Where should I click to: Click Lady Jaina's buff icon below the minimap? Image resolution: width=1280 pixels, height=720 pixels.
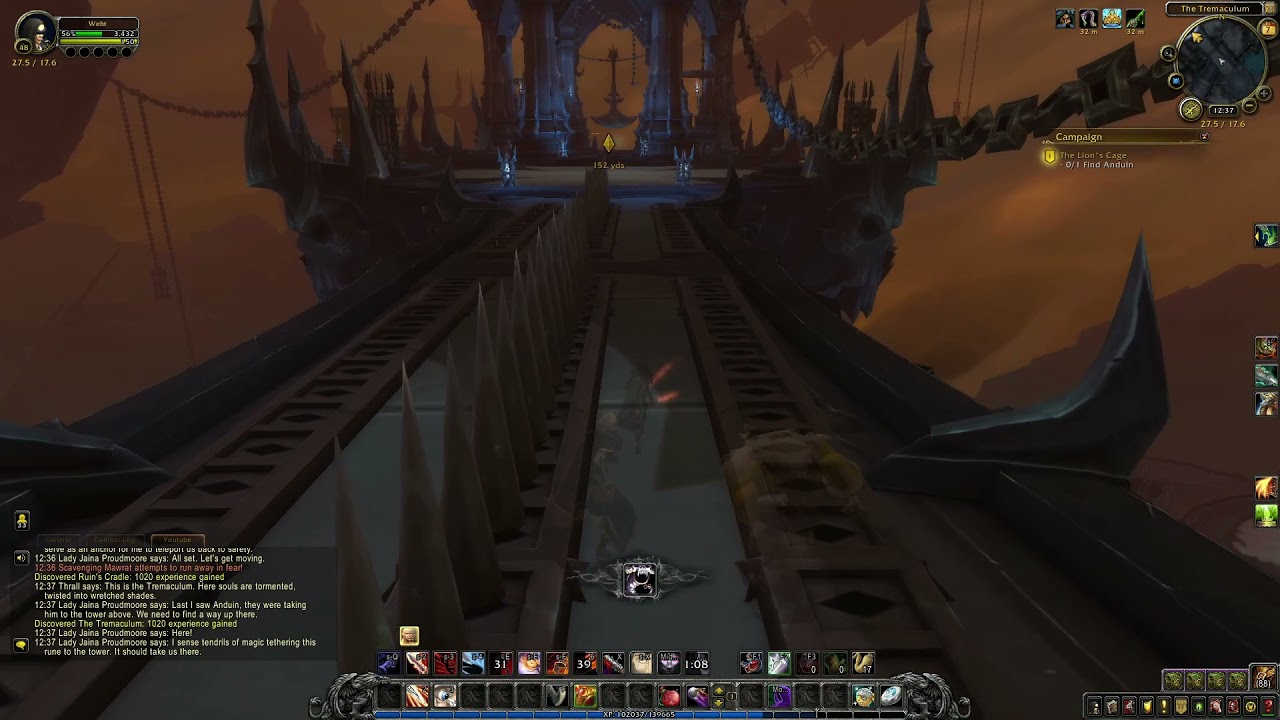click(1065, 17)
